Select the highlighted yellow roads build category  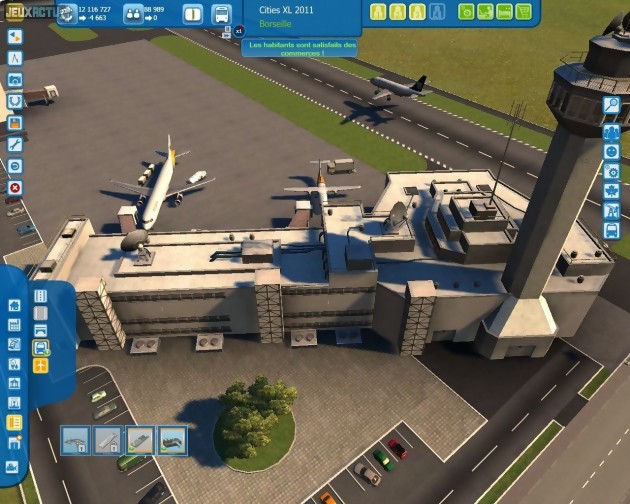14,422
